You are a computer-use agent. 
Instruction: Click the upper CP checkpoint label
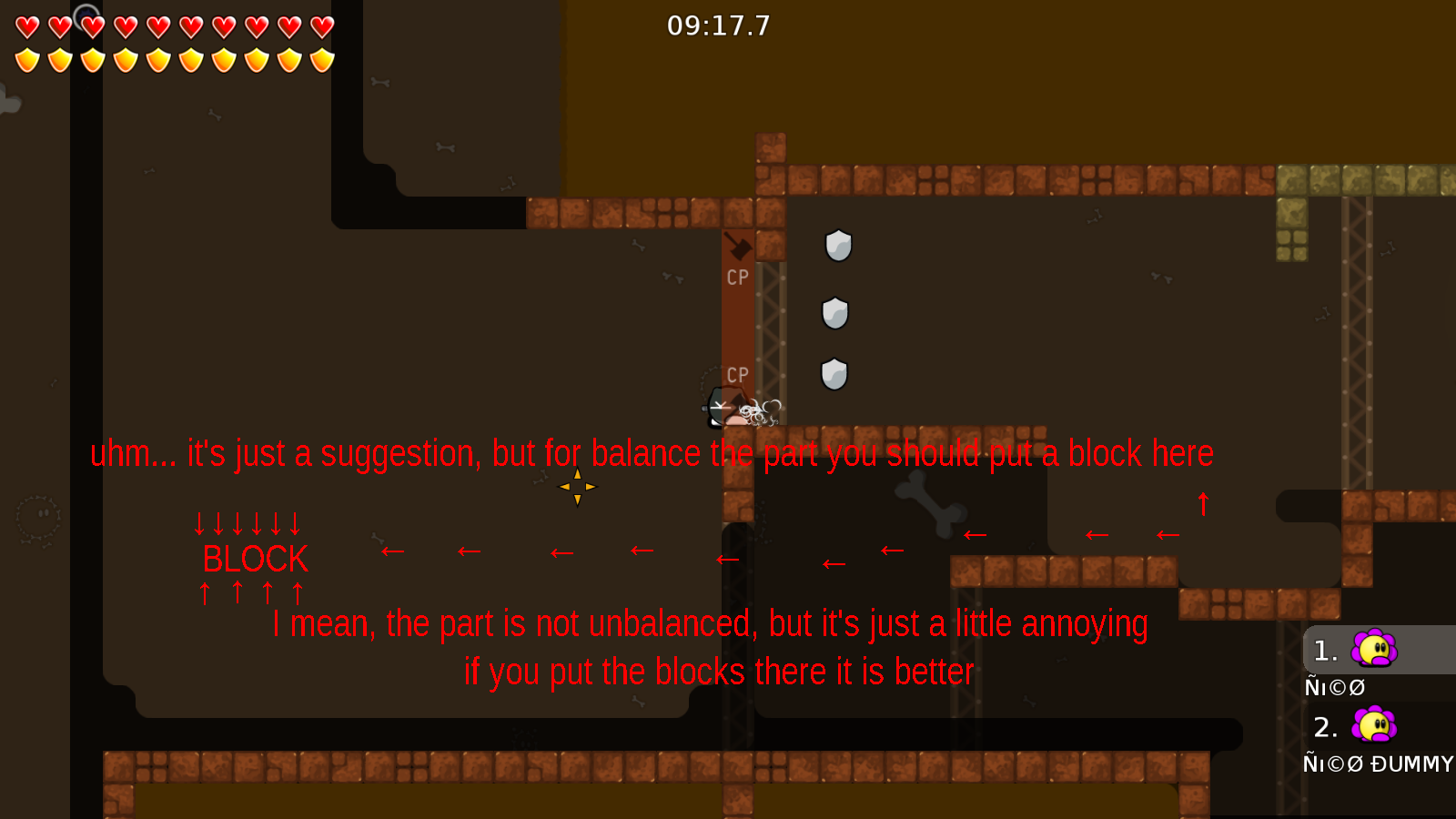click(736, 278)
